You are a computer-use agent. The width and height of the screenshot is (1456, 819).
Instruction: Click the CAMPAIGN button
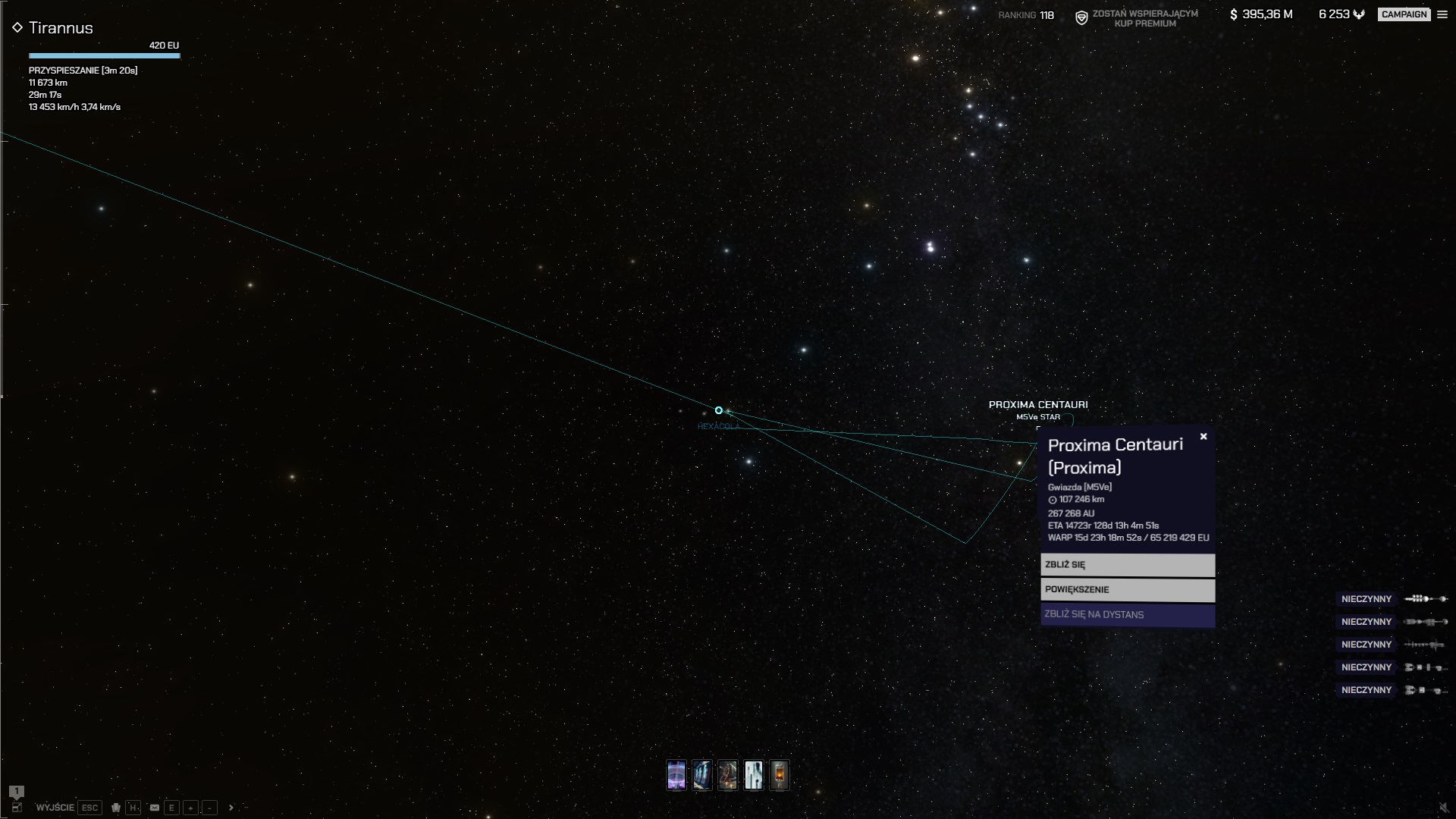point(1404,14)
